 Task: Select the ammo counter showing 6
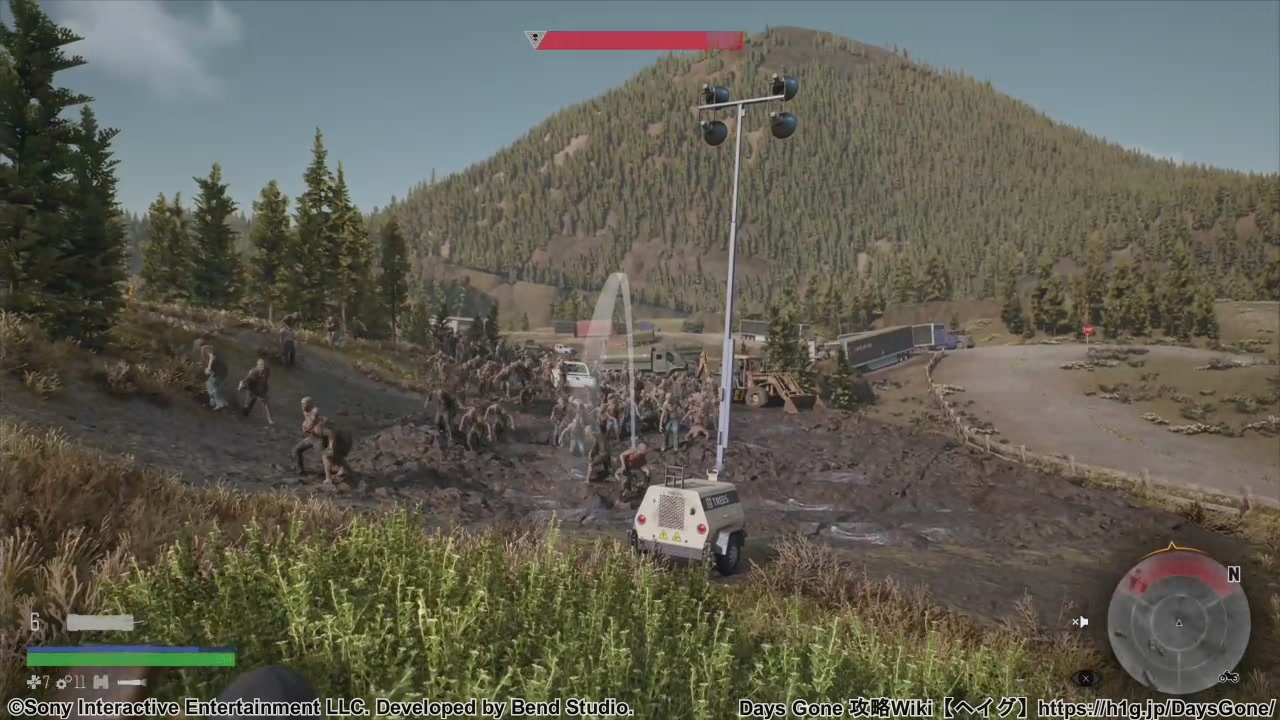pos(35,621)
